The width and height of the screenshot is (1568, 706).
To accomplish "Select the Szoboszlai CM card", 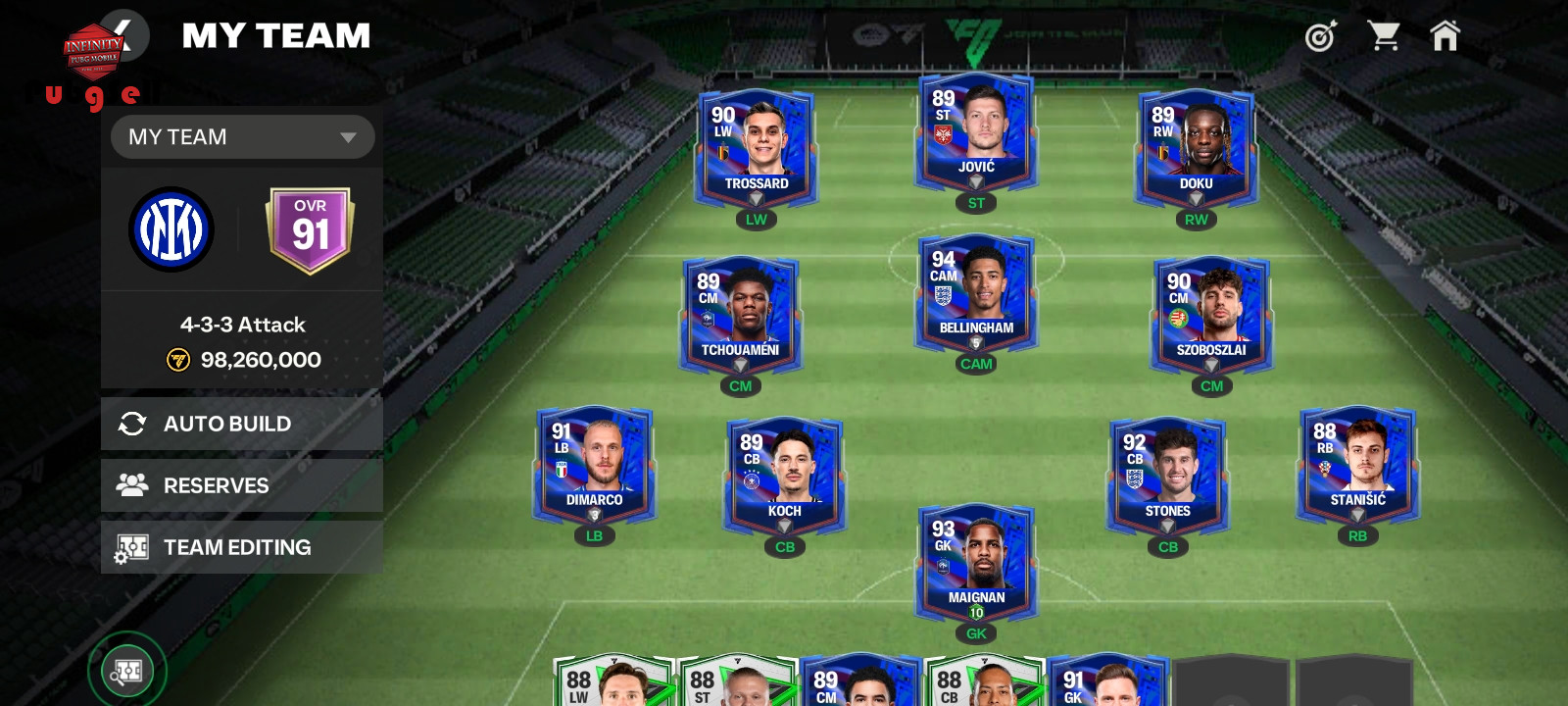I will (1211, 315).
